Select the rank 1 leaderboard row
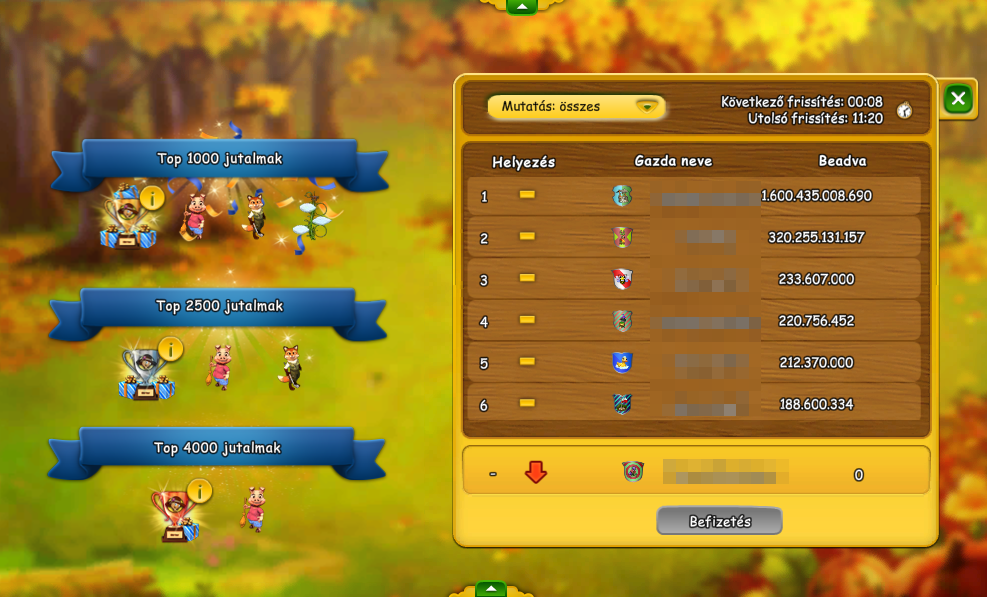Screen dimensions: 987x597 tap(694, 196)
